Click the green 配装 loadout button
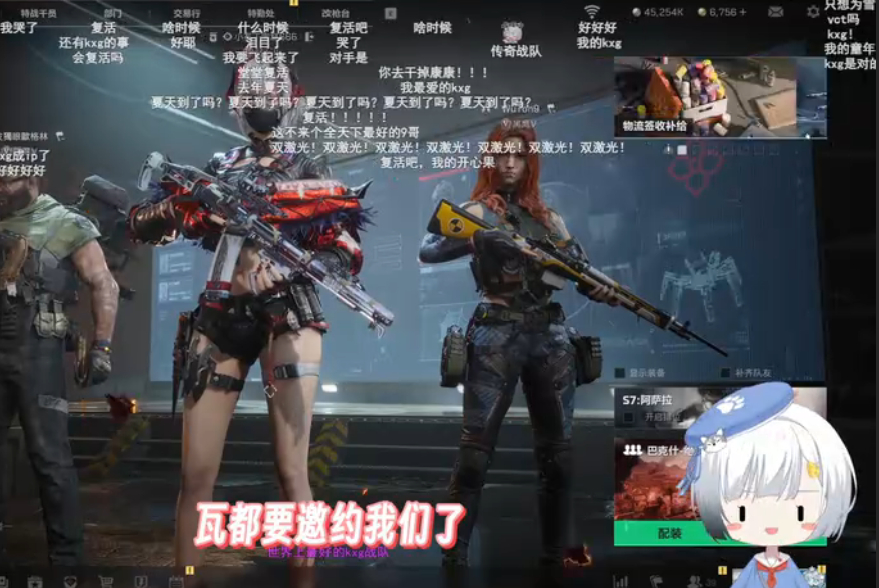The height and width of the screenshot is (588, 879). [x=668, y=533]
